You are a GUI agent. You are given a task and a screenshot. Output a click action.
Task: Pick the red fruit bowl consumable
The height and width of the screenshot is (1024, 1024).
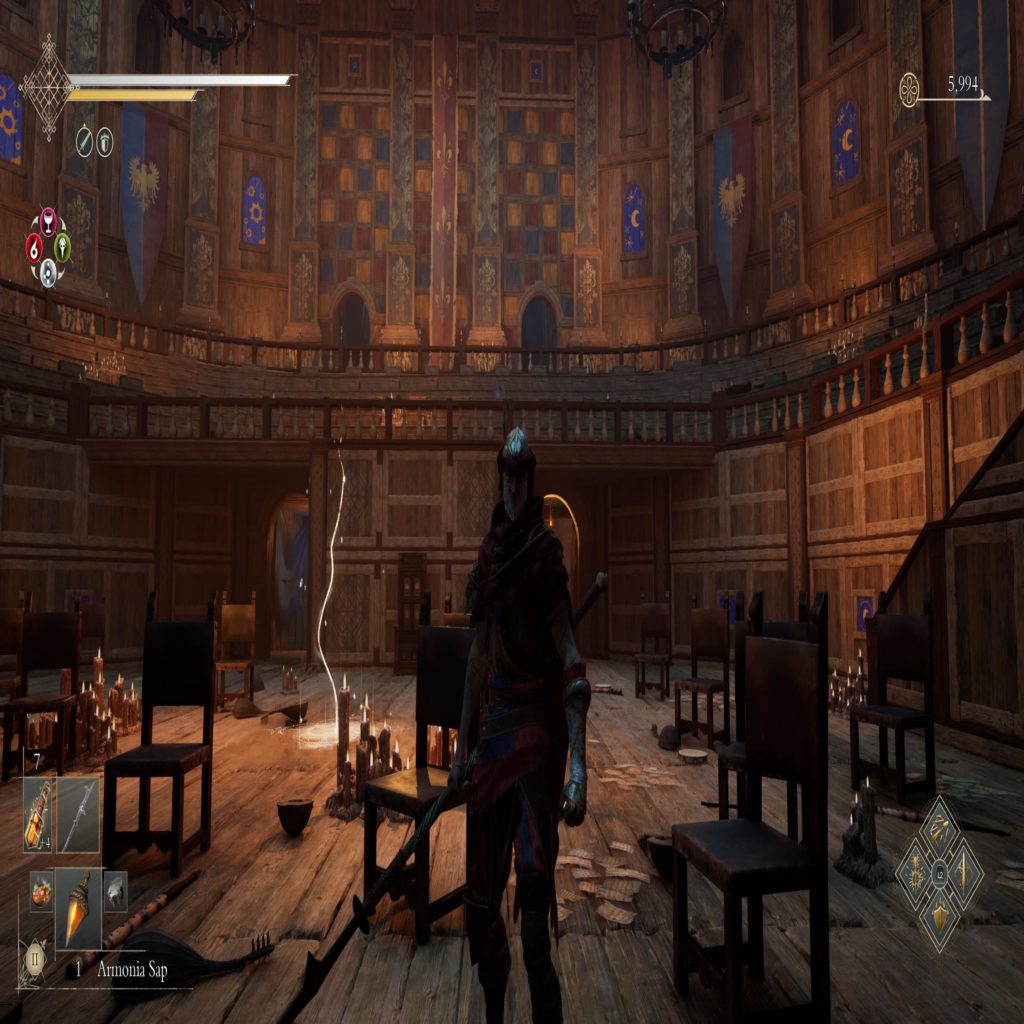pyautogui.click(x=41, y=890)
